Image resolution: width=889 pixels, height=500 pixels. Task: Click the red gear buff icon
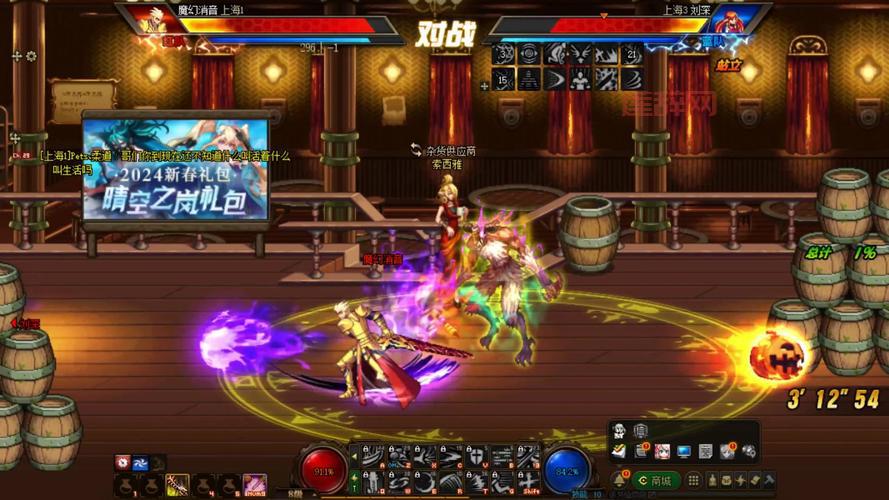point(122,461)
